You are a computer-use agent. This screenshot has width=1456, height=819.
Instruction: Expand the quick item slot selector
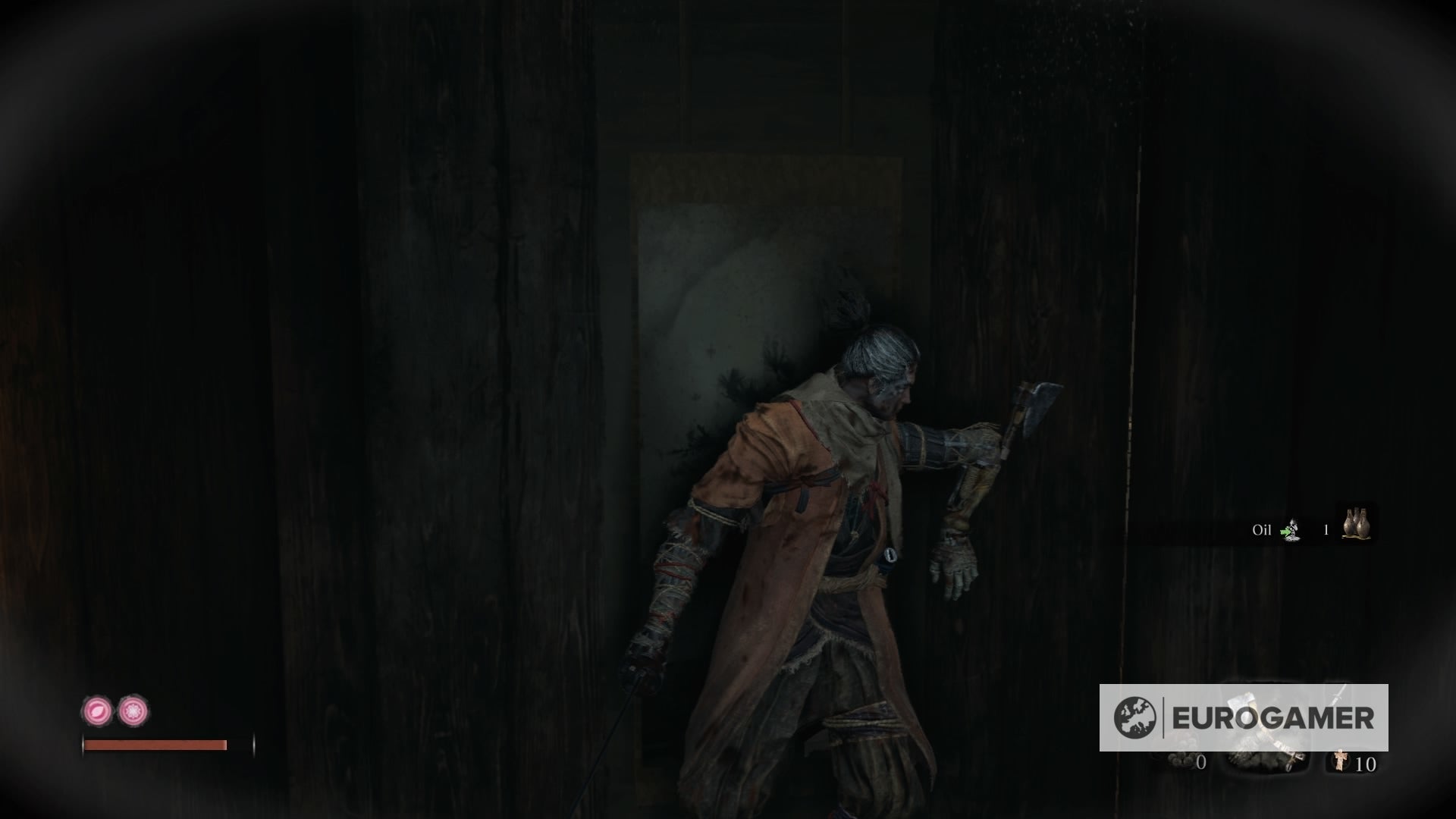[1356, 525]
